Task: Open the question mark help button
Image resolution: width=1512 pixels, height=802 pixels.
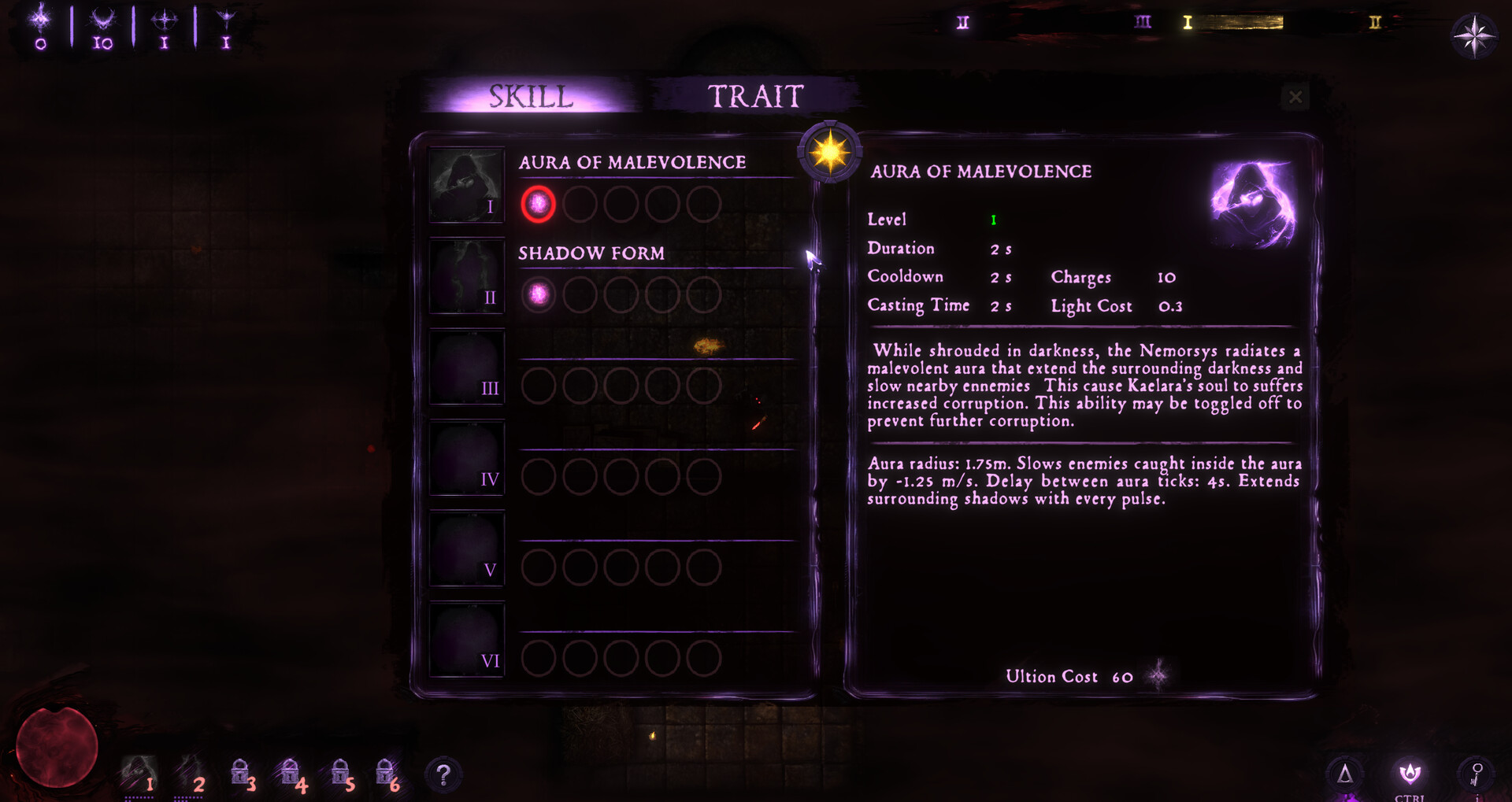Action: [x=445, y=774]
